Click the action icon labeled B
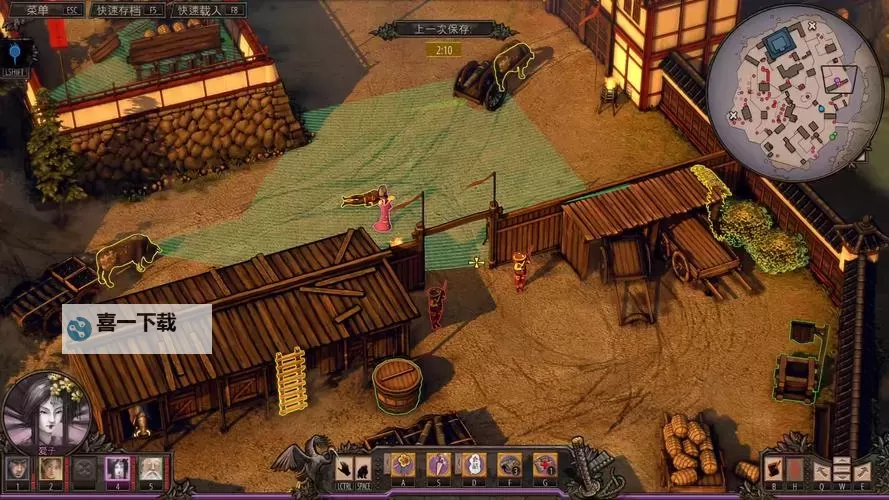The image size is (889, 500). pyautogui.click(x=773, y=469)
